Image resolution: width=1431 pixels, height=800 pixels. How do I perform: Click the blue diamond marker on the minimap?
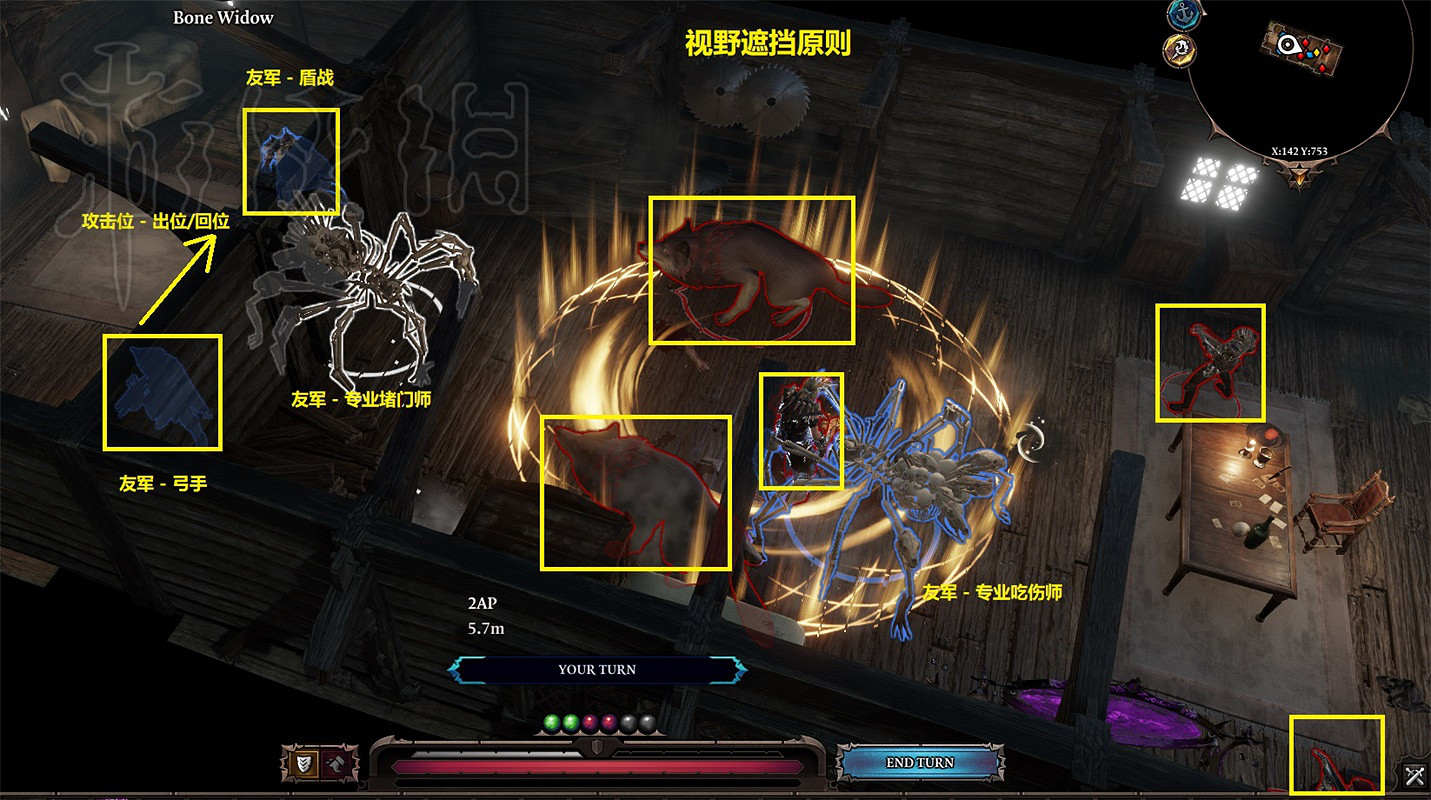coord(1311,55)
